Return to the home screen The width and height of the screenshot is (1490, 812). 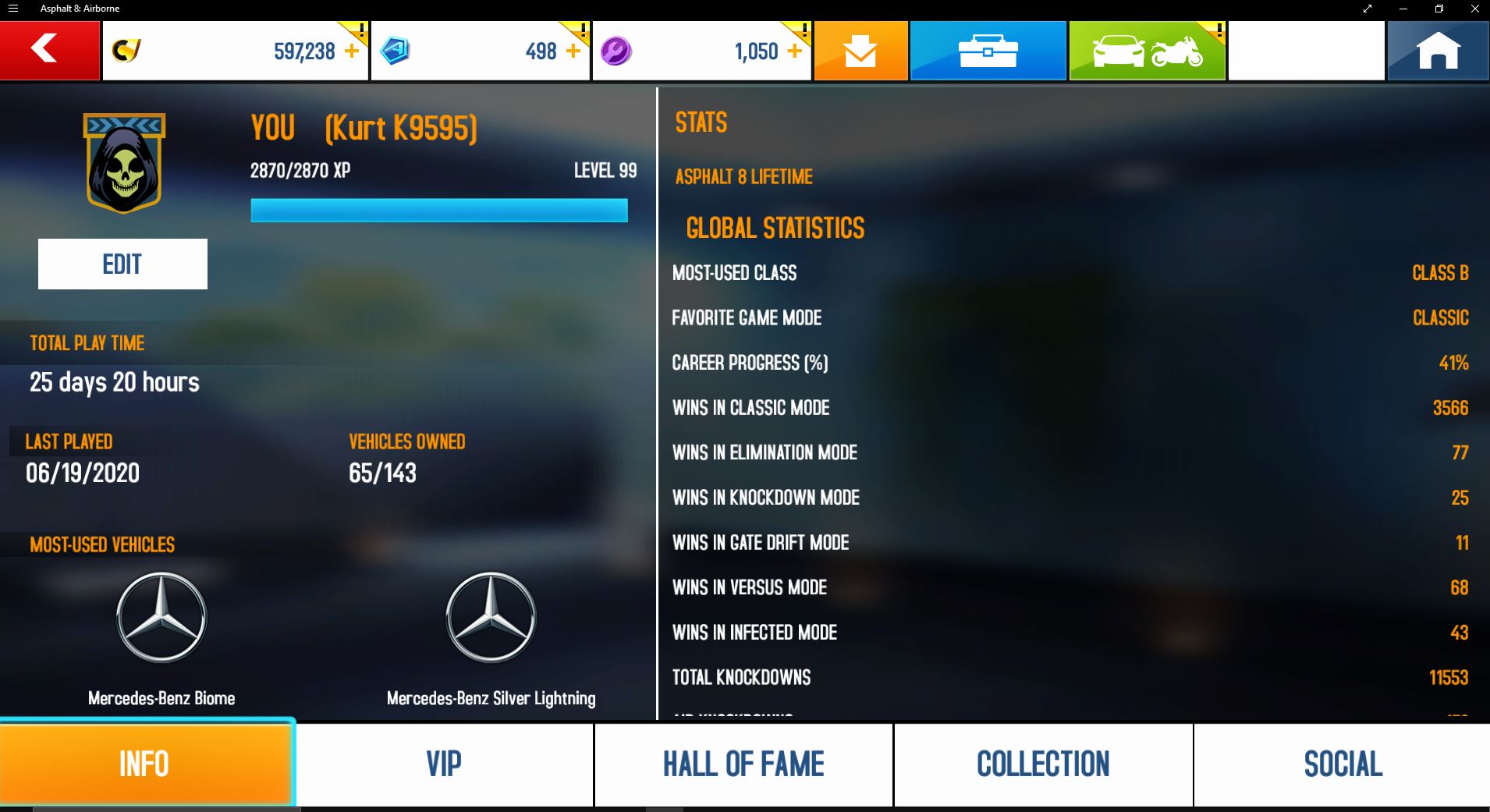click(x=1438, y=51)
